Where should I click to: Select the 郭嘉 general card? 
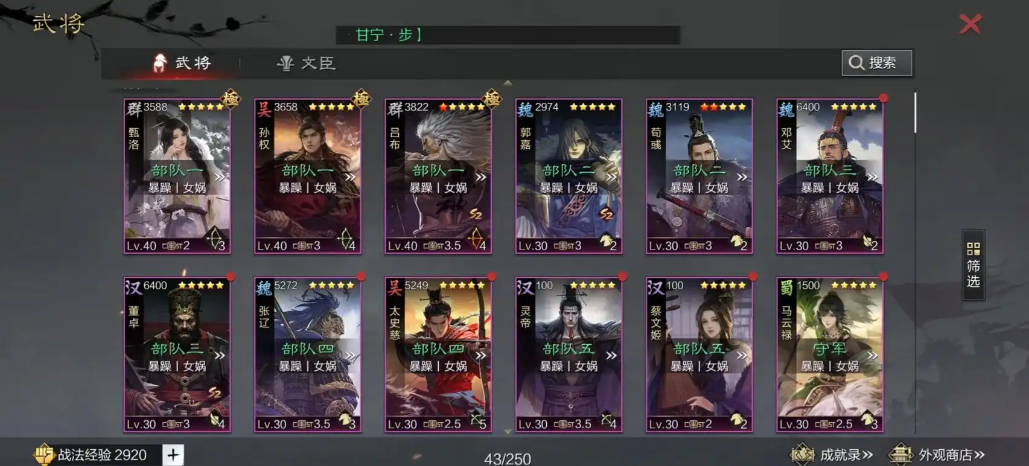point(568,175)
